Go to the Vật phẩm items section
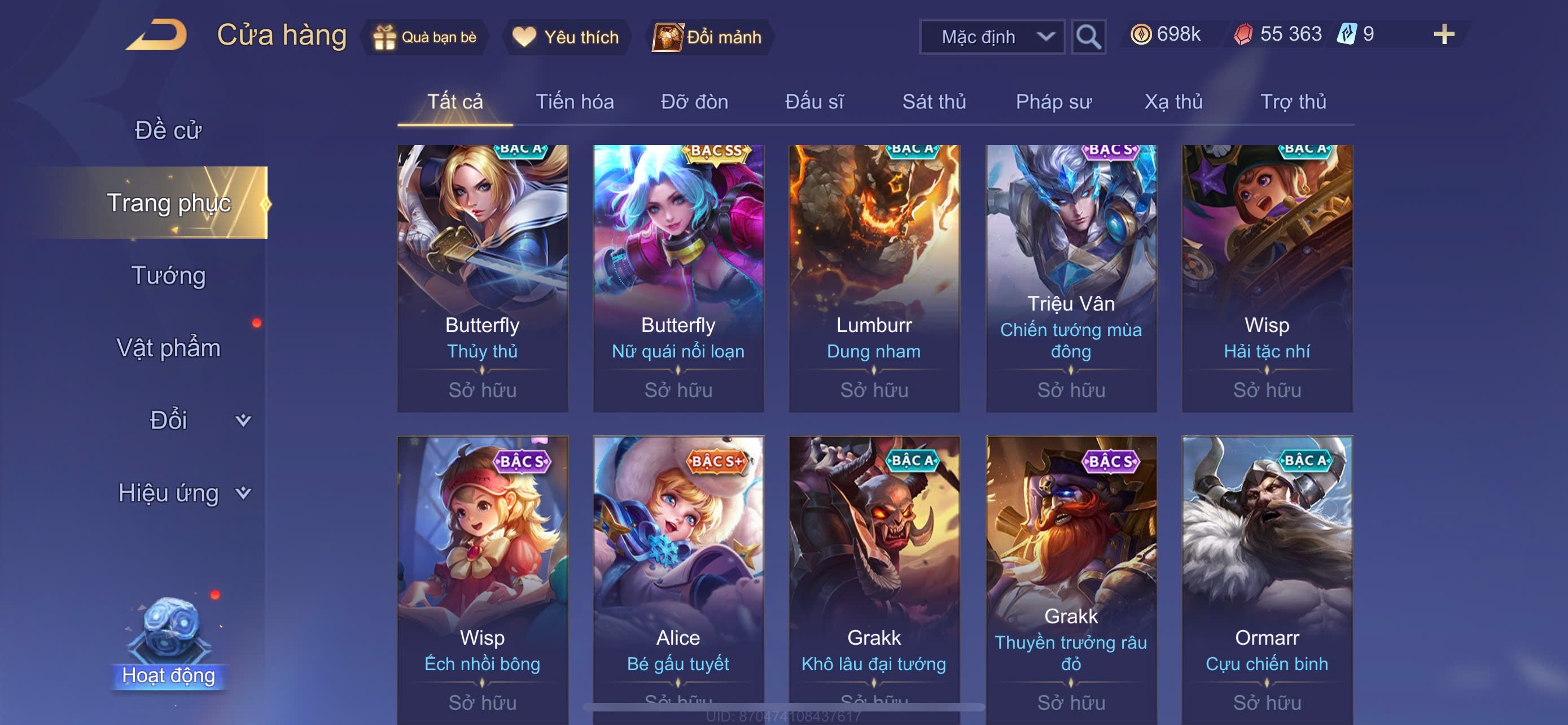The height and width of the screenshot is (725, 1568). point(169,348)
